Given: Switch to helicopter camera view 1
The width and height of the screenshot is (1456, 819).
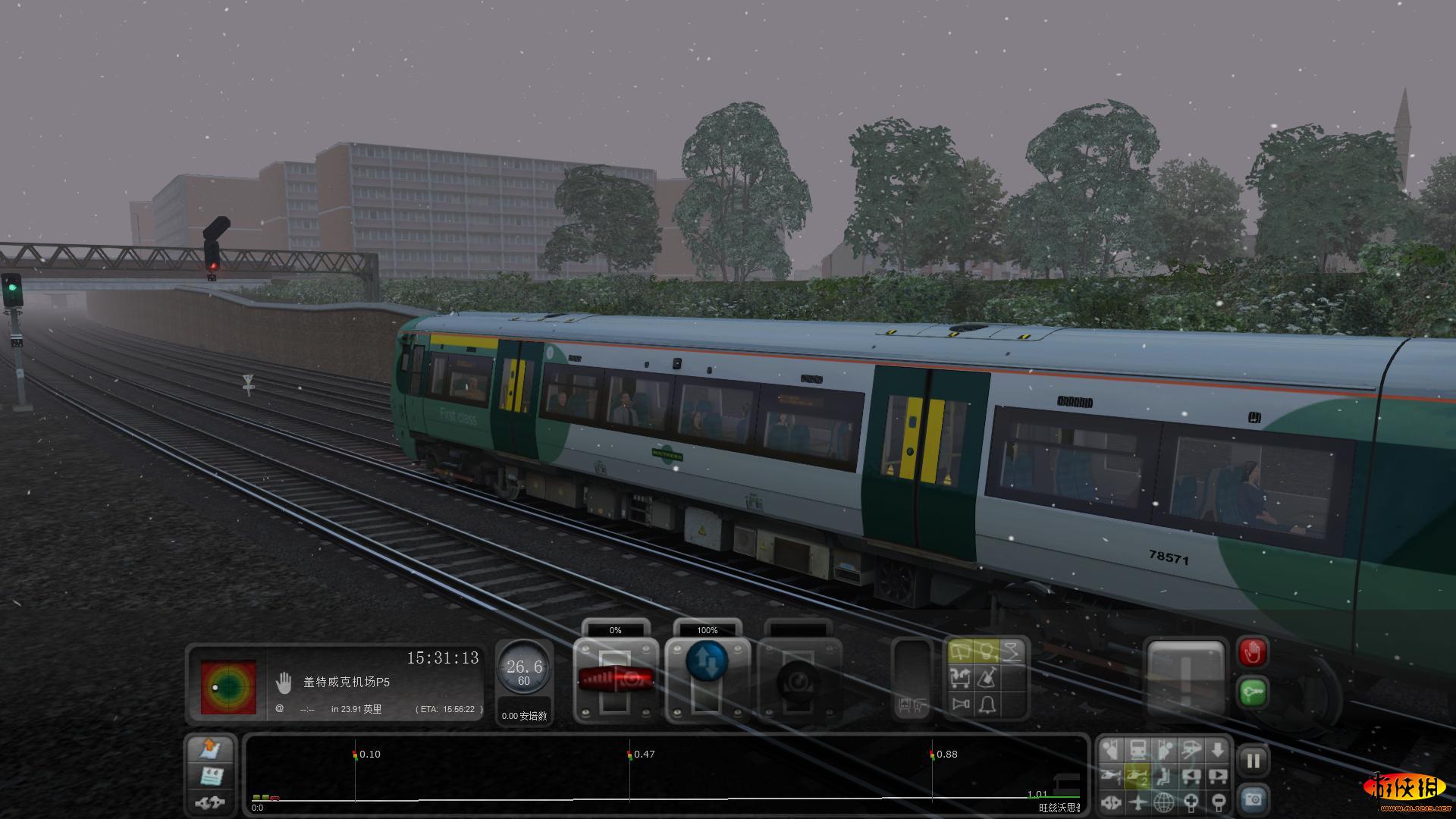Looking at the screenshot, I should tap(1110, 775).
